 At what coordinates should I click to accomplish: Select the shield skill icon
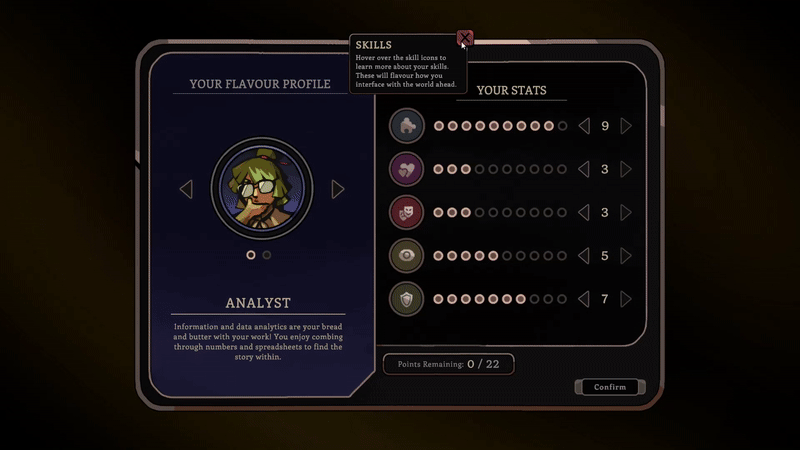(407, 298)
